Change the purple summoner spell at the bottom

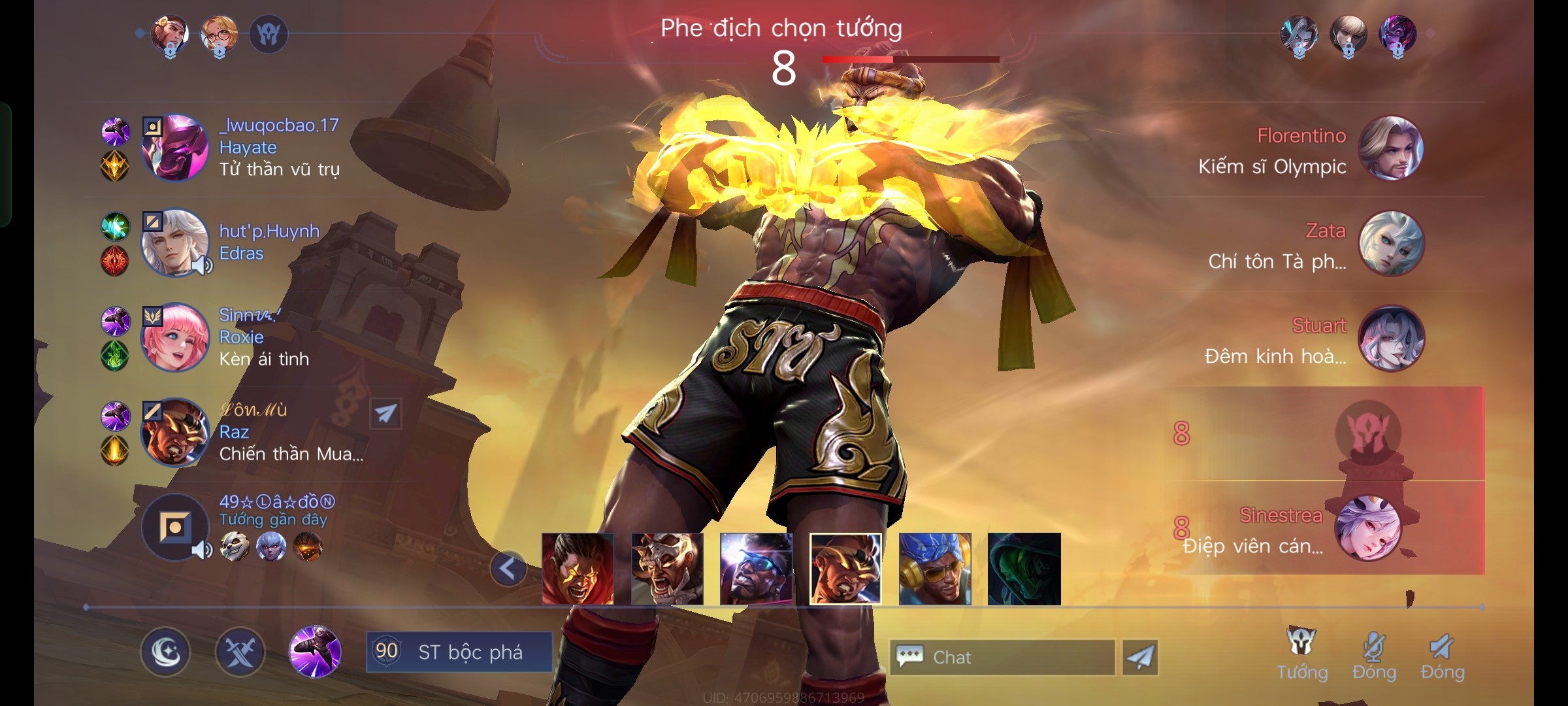point(316,650)
